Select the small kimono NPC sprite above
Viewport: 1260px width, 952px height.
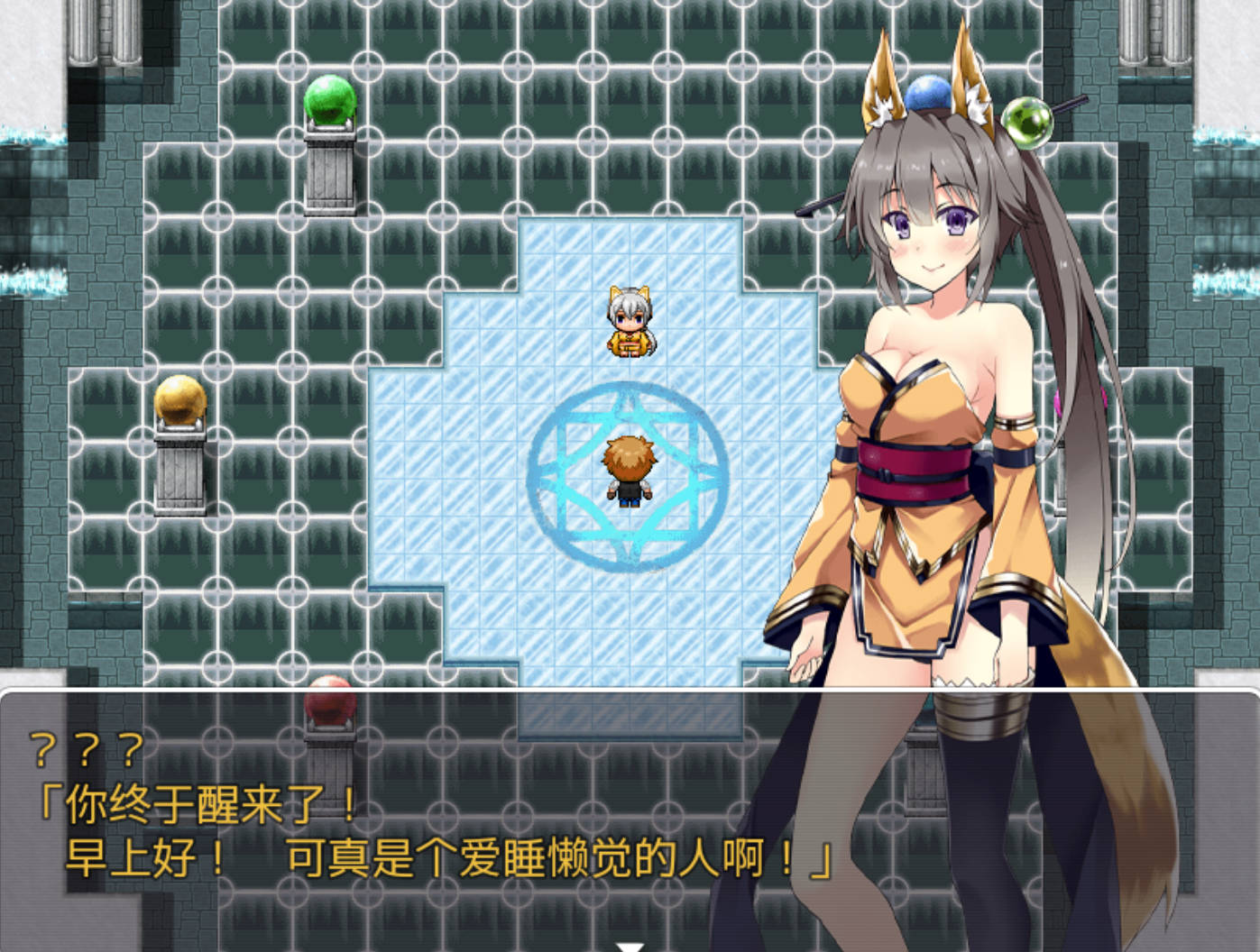630,323
